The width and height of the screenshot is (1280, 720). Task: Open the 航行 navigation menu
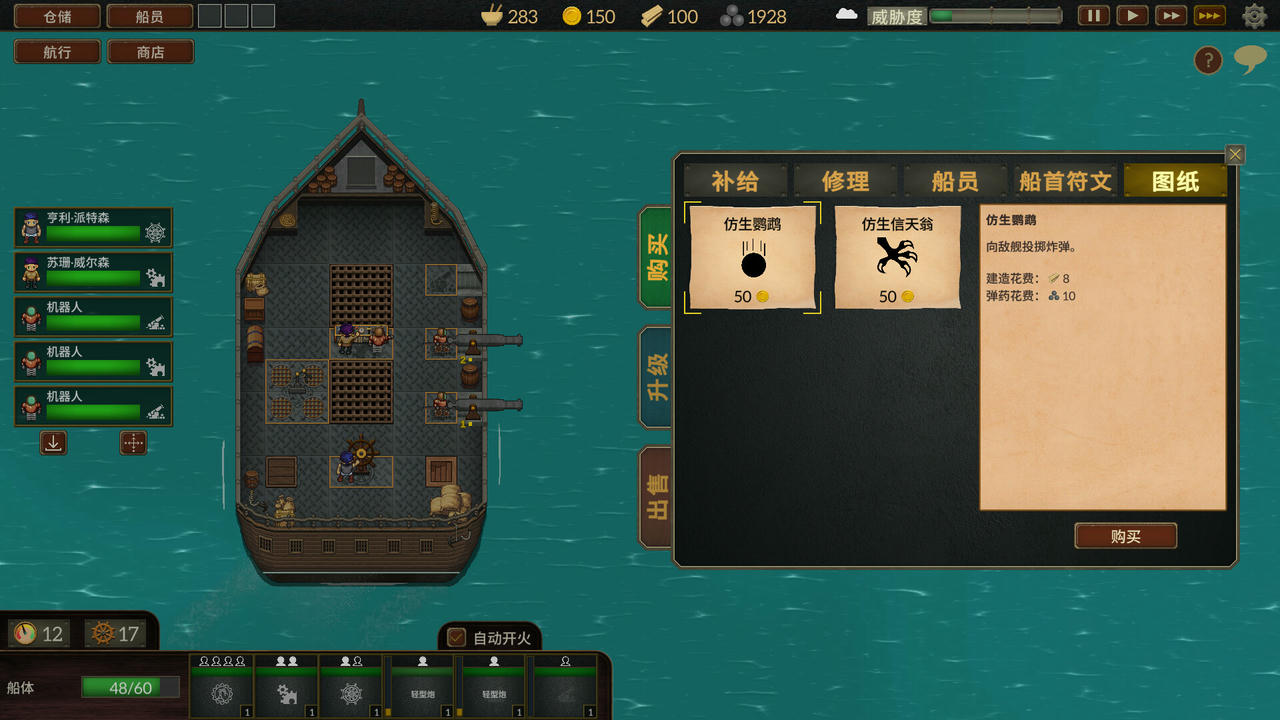click(x=57, y=51)
